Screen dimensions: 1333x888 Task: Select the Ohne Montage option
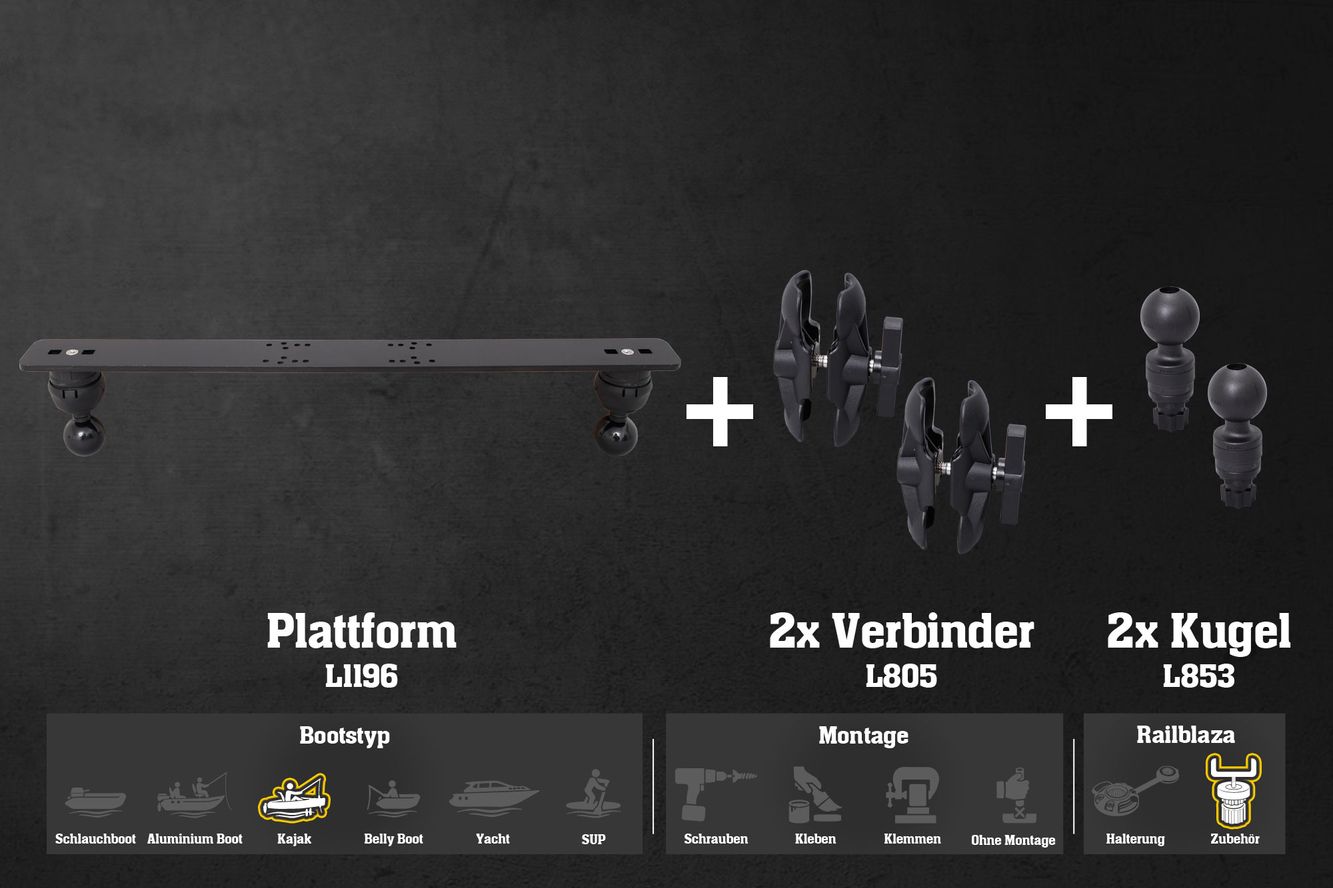[x=1013, y=797]
